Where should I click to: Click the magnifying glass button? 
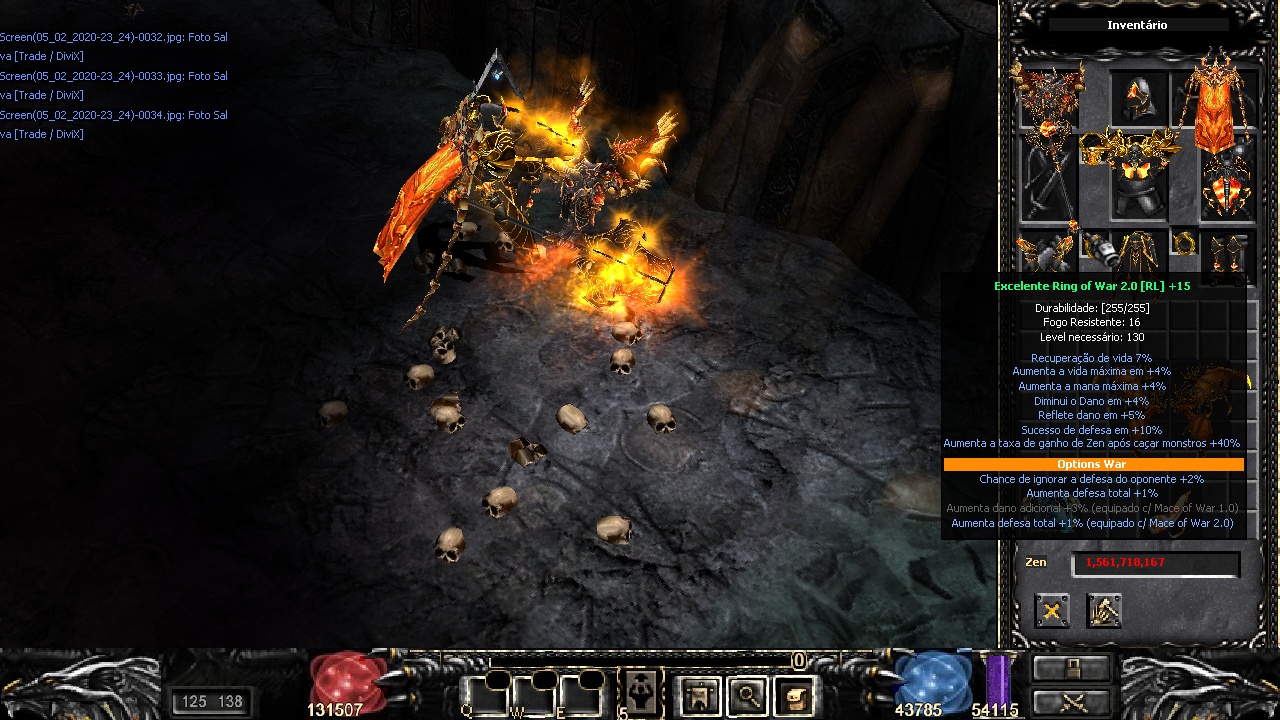748,695
